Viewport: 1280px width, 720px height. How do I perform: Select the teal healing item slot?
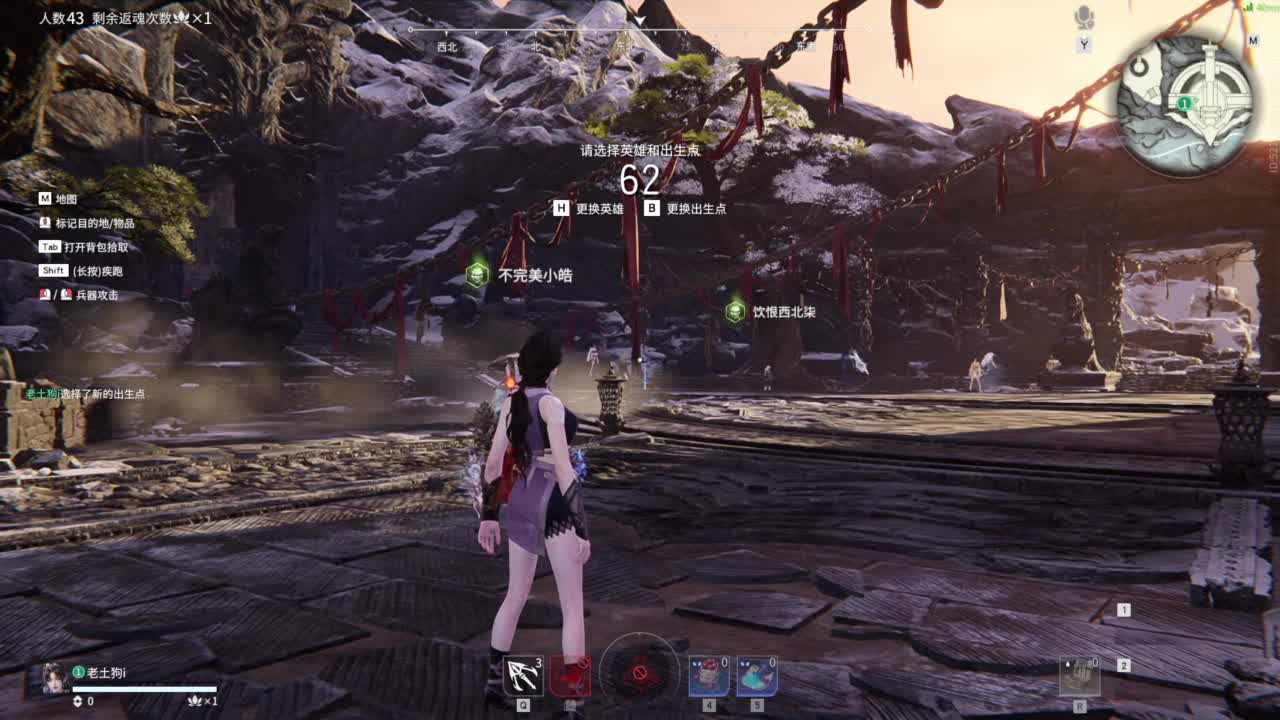[x=757, y=676]
